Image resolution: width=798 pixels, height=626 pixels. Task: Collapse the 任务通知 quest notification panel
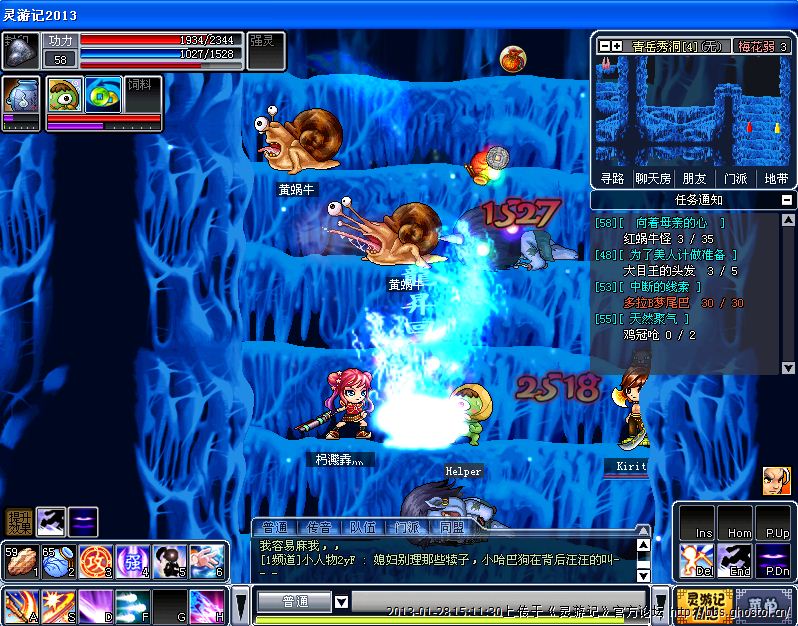tap(788, 200)
